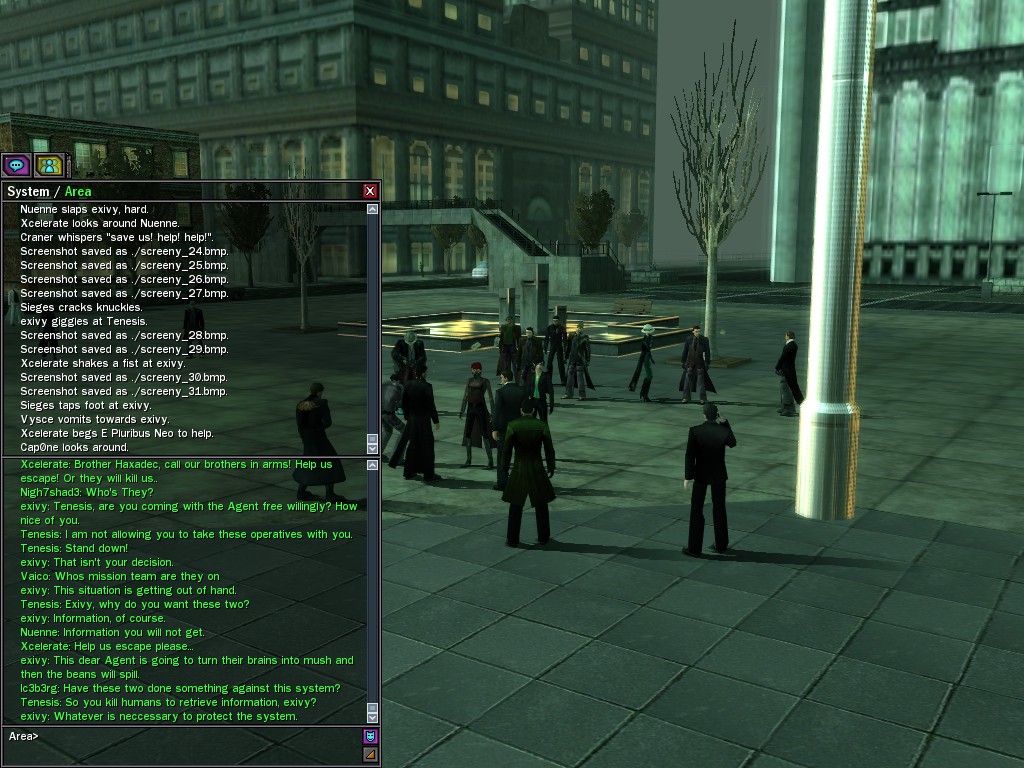The height and width of the screenshot is (768, 1024).
Task: Click the Area chat scroll-down arrow
Action: (x=373, y=717)
